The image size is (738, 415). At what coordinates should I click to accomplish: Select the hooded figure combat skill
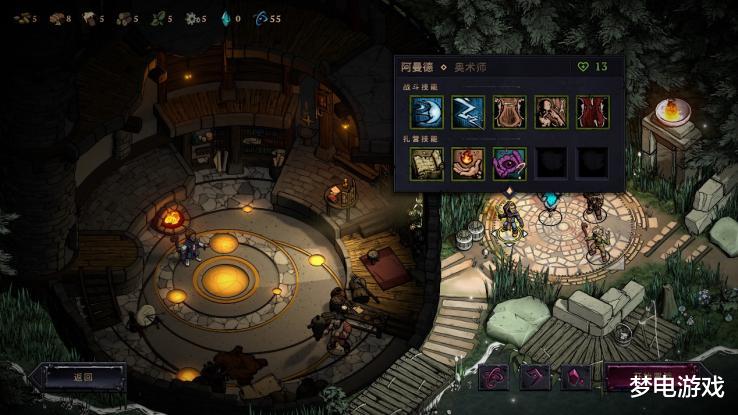click(551, 112)
